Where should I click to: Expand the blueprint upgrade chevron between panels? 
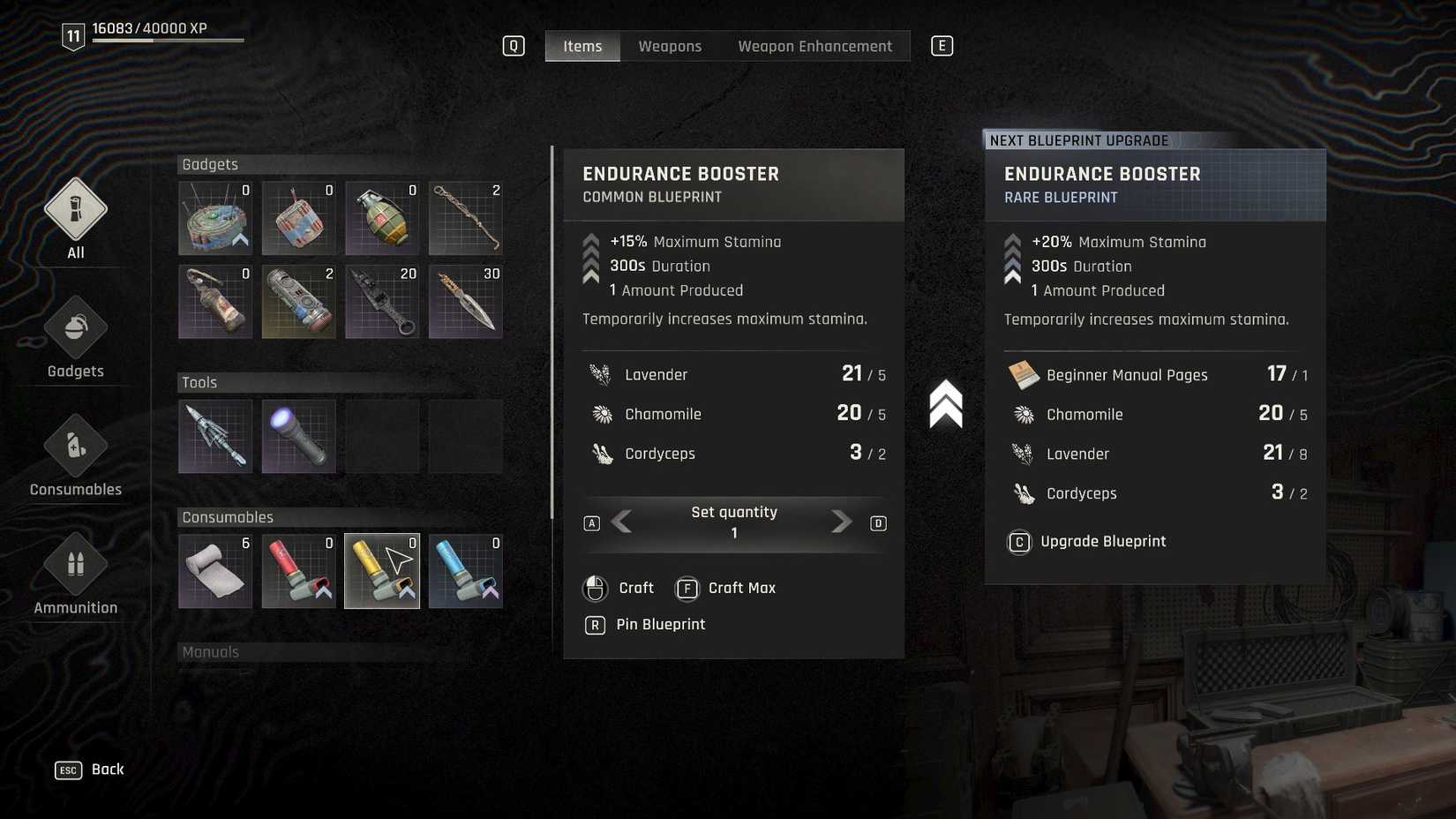tap(944, 404)
